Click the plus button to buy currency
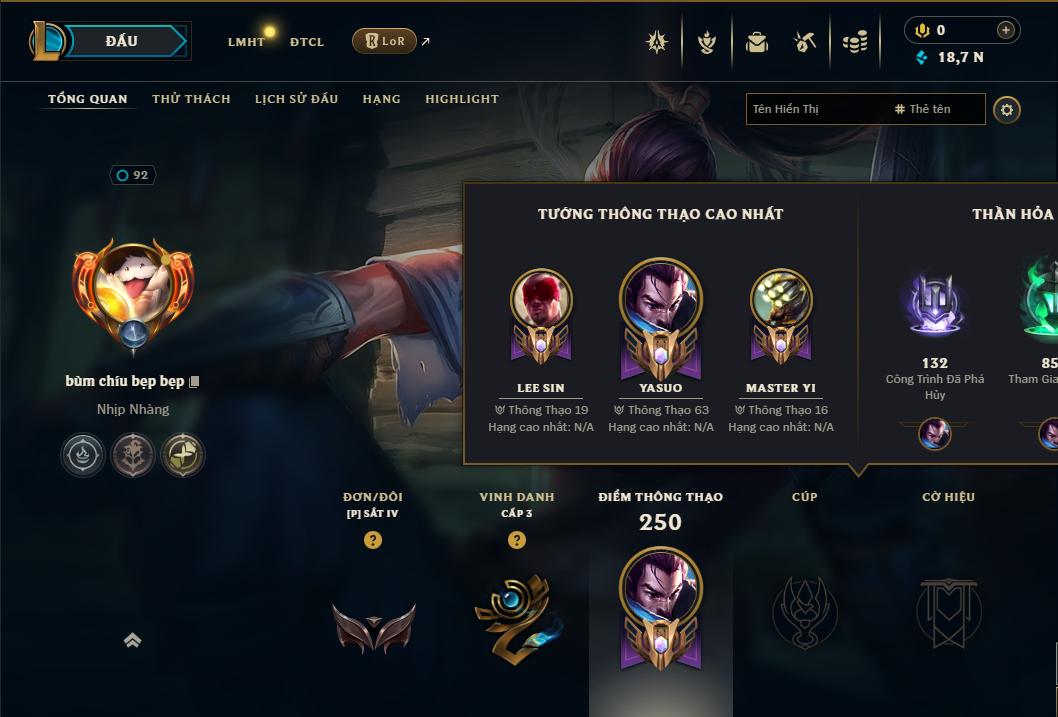Screen dimensions: 1058x717 click(1005, 30)
